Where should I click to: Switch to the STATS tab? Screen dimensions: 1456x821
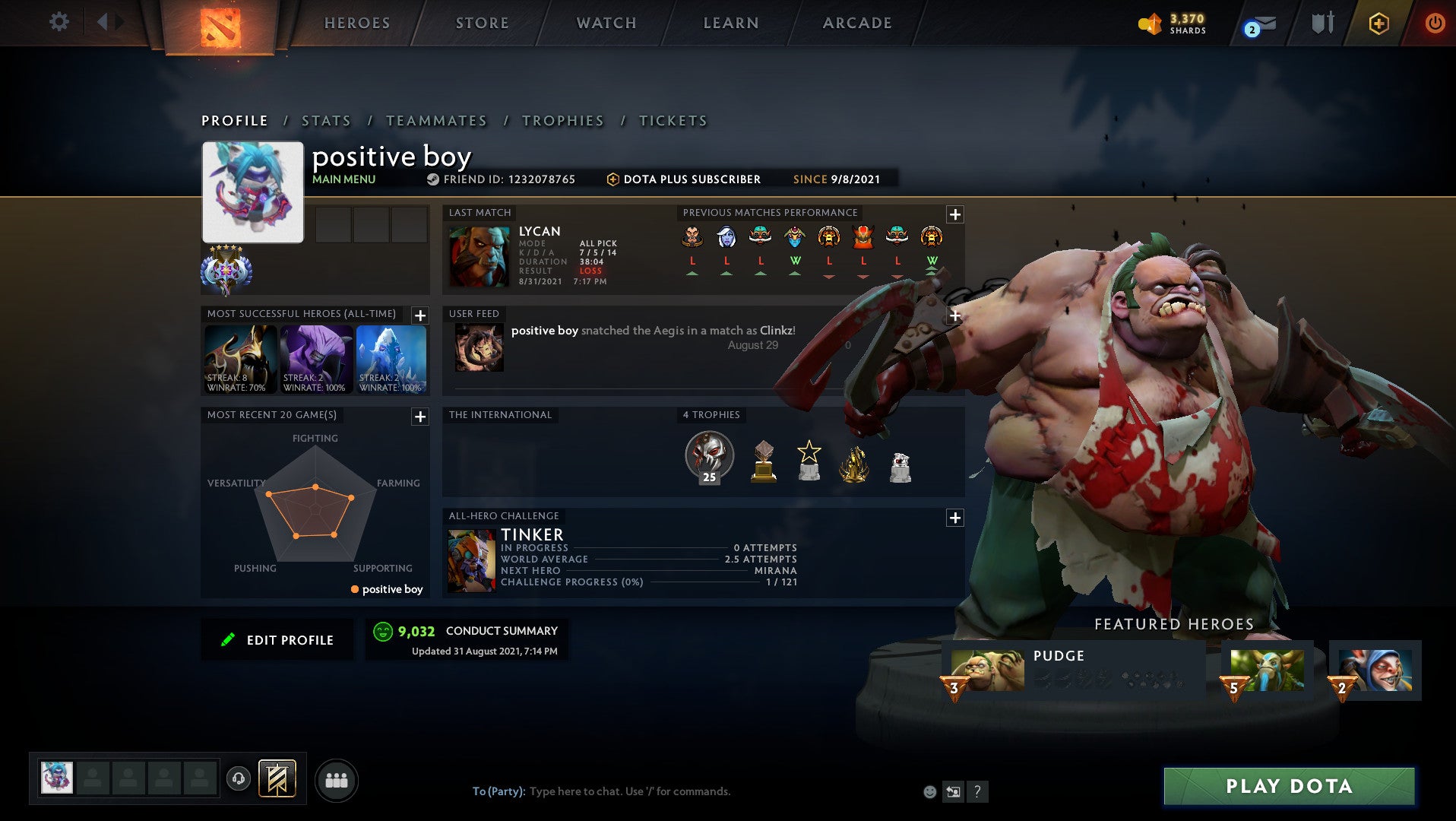click(325, 120)
